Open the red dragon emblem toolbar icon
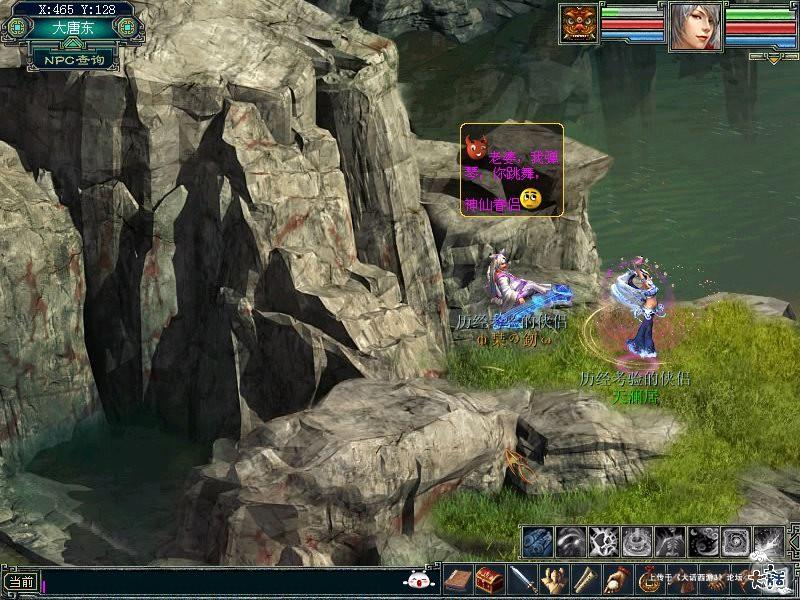This screenshot has width=800, height=600. click(649, 579)
